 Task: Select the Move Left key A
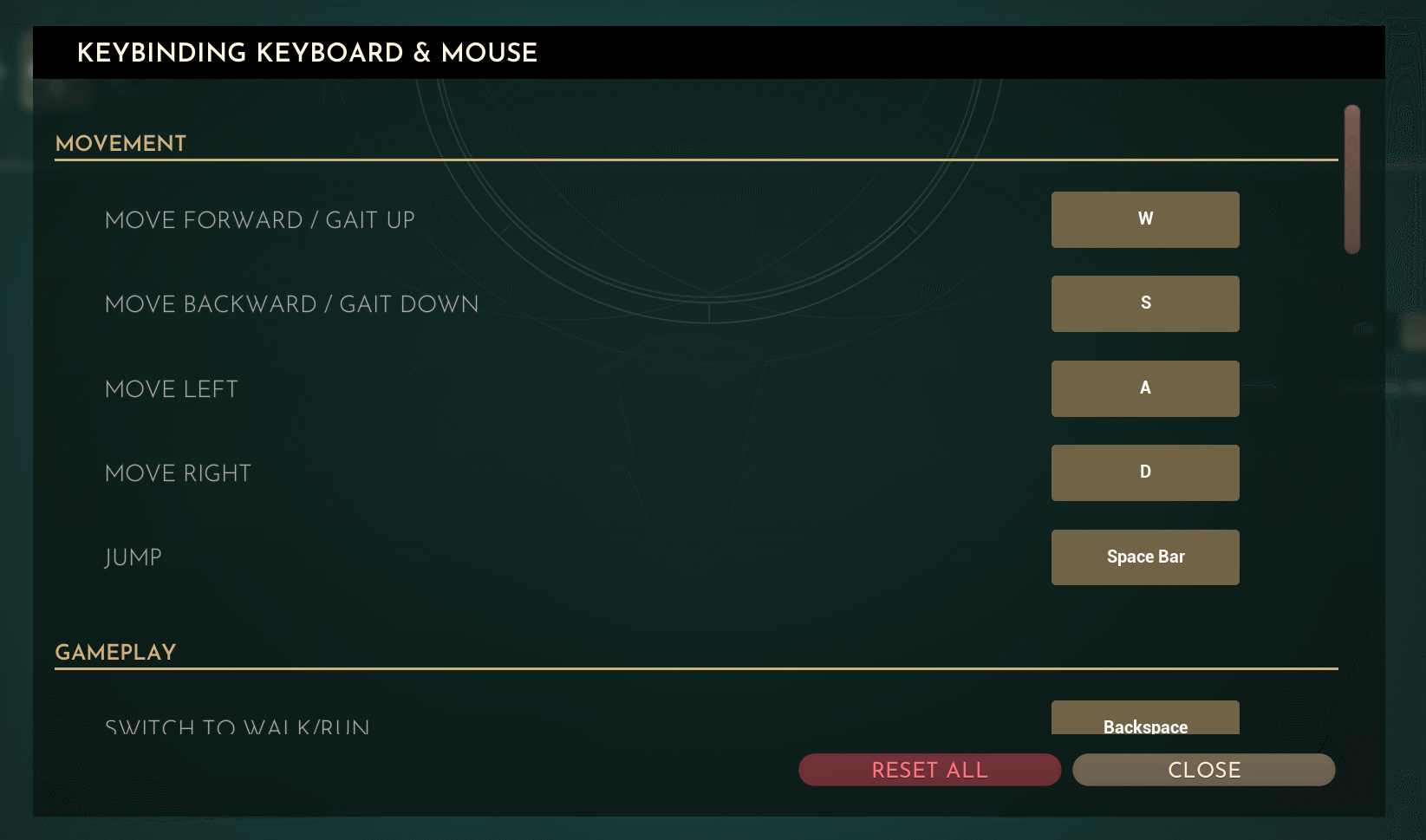click(x=1144, y=388)
